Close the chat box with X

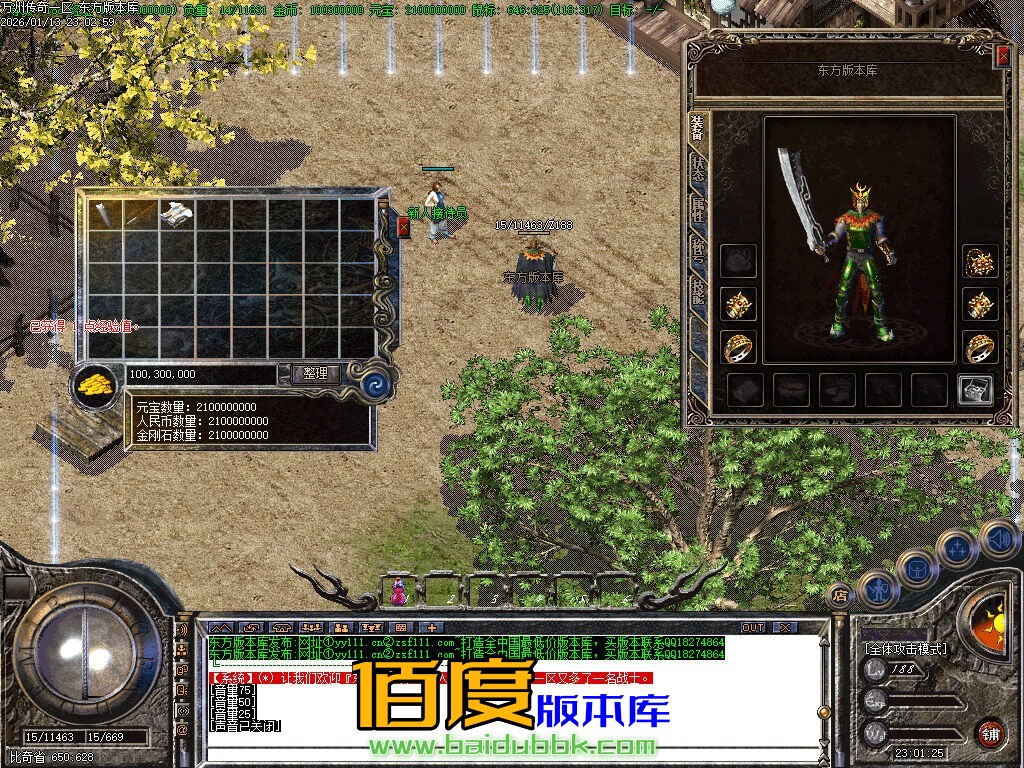tap(785, 628)
